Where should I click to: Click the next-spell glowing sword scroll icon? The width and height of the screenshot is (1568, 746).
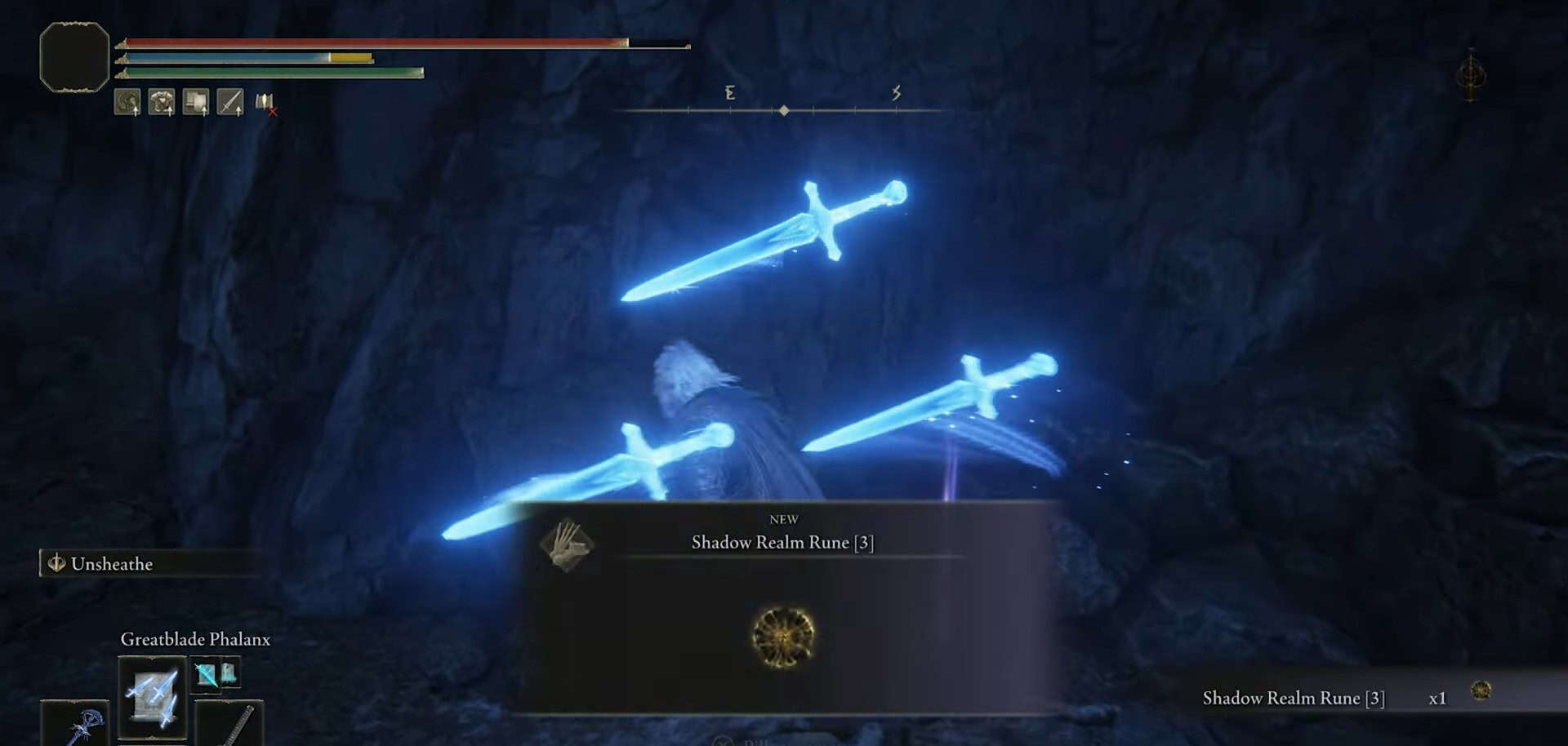pos(207,674)
